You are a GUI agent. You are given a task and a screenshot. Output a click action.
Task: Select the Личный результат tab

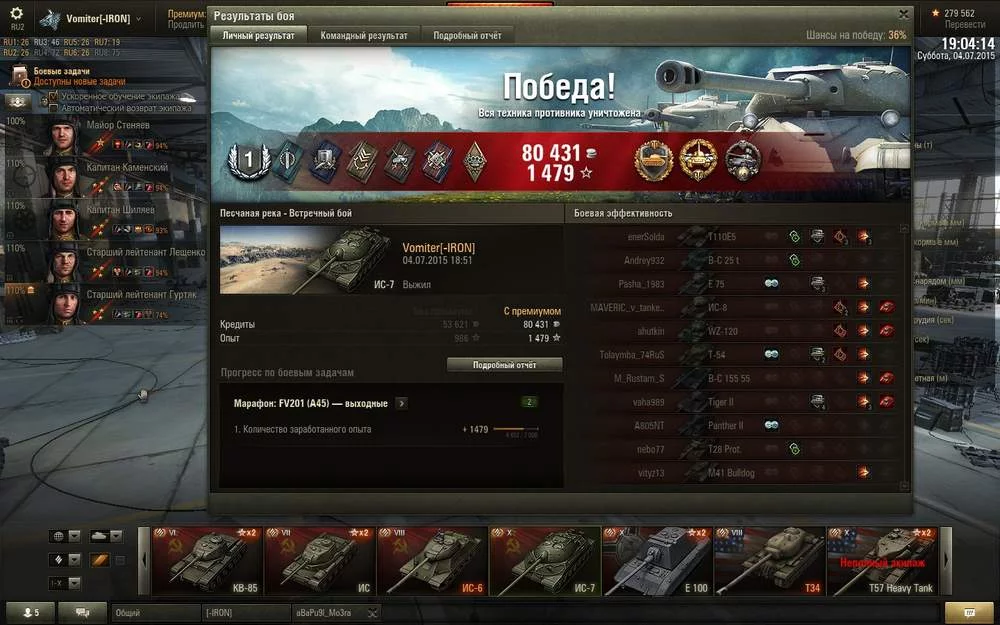click(258, 35)
